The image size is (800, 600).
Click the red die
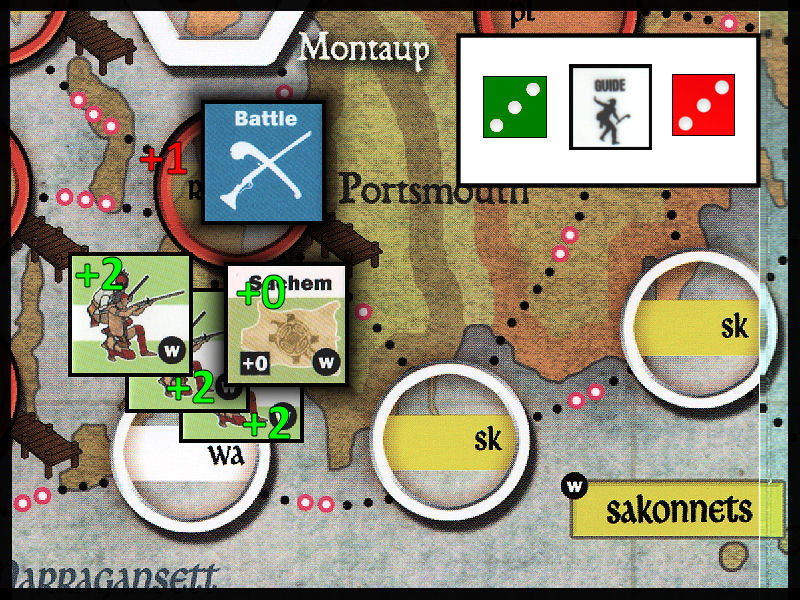(x=703, y=106)
